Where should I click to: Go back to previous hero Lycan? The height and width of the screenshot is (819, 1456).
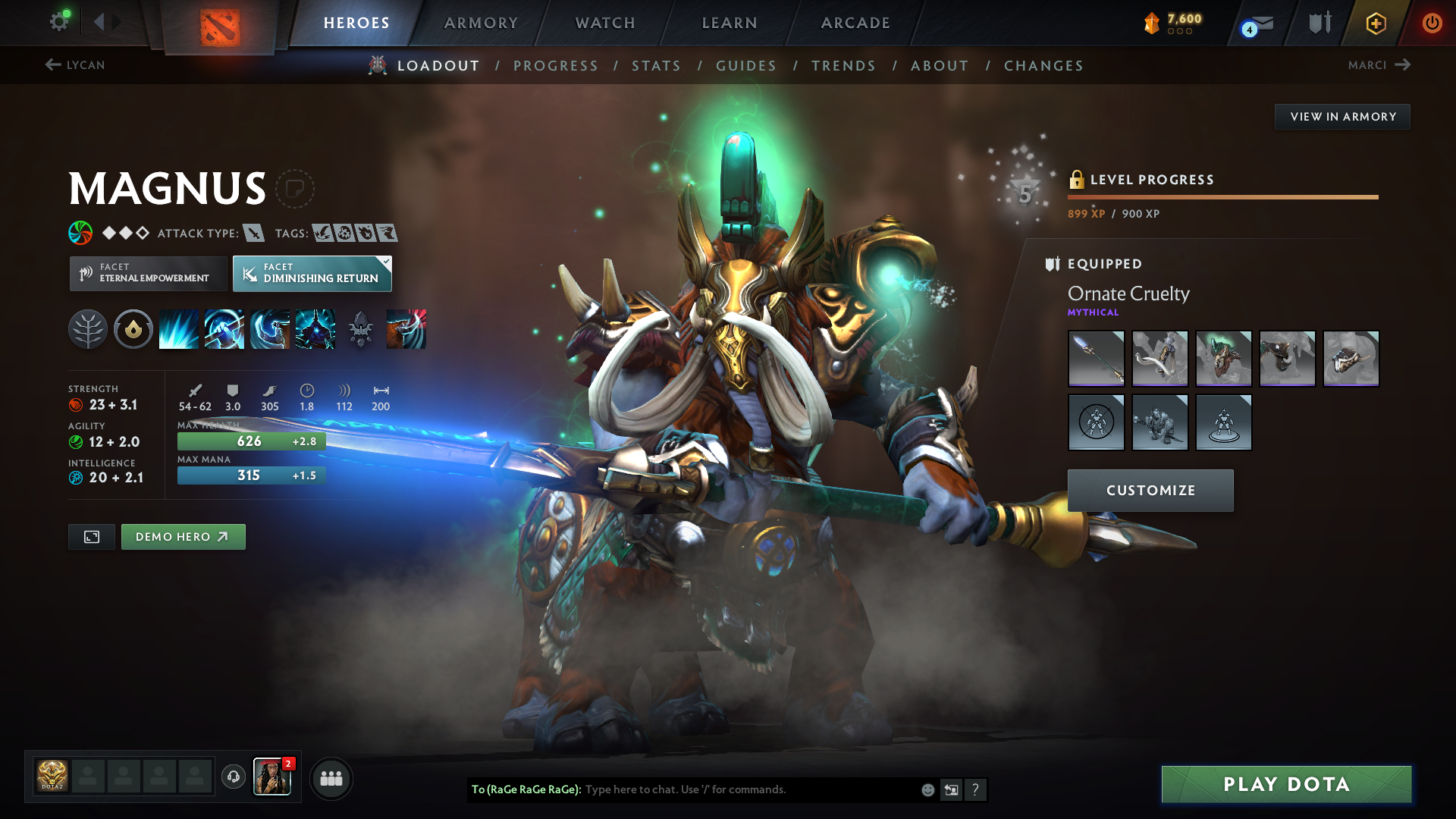pos(74,65)
